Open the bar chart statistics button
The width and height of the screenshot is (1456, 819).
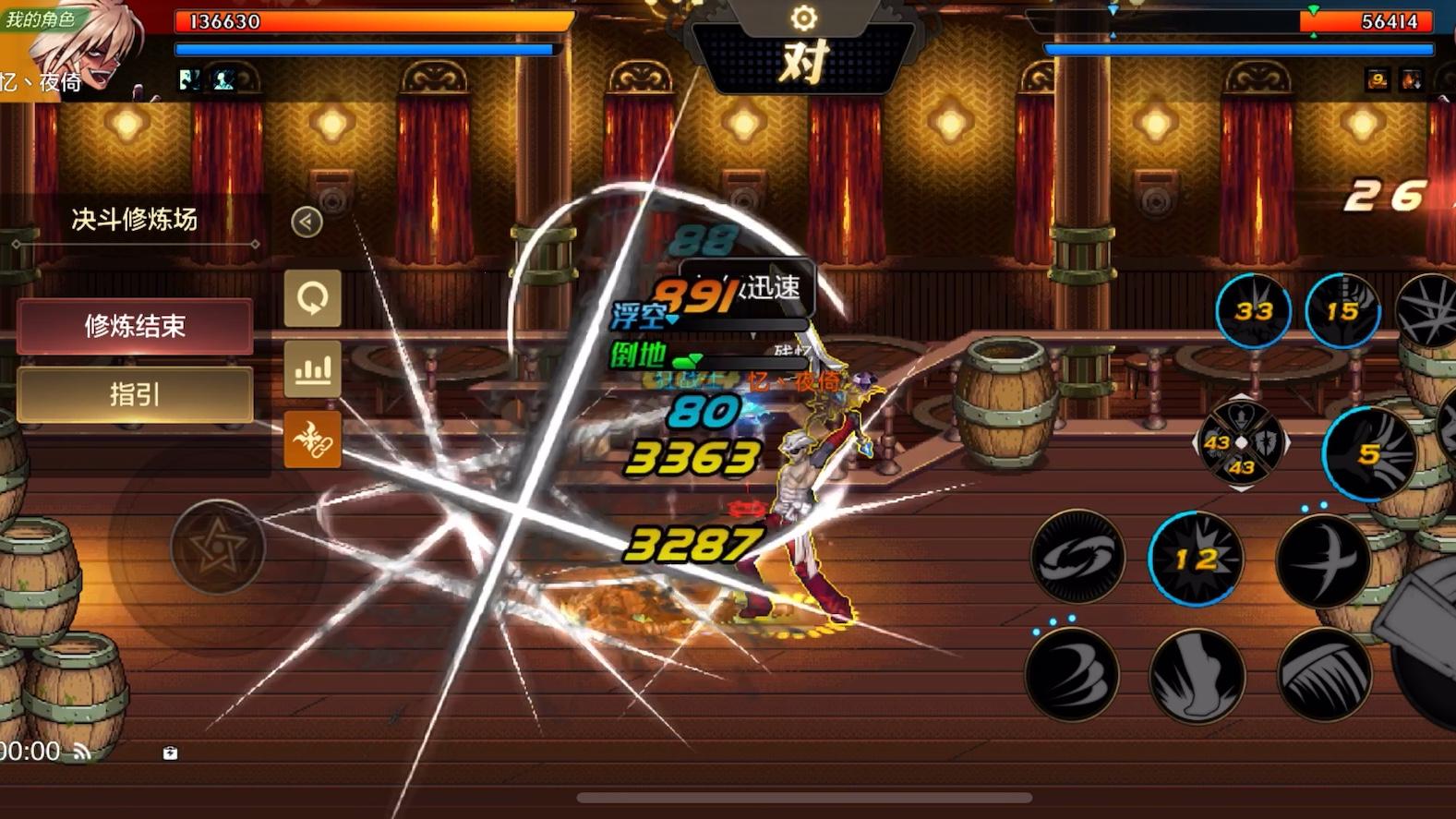tap(312, 369)
